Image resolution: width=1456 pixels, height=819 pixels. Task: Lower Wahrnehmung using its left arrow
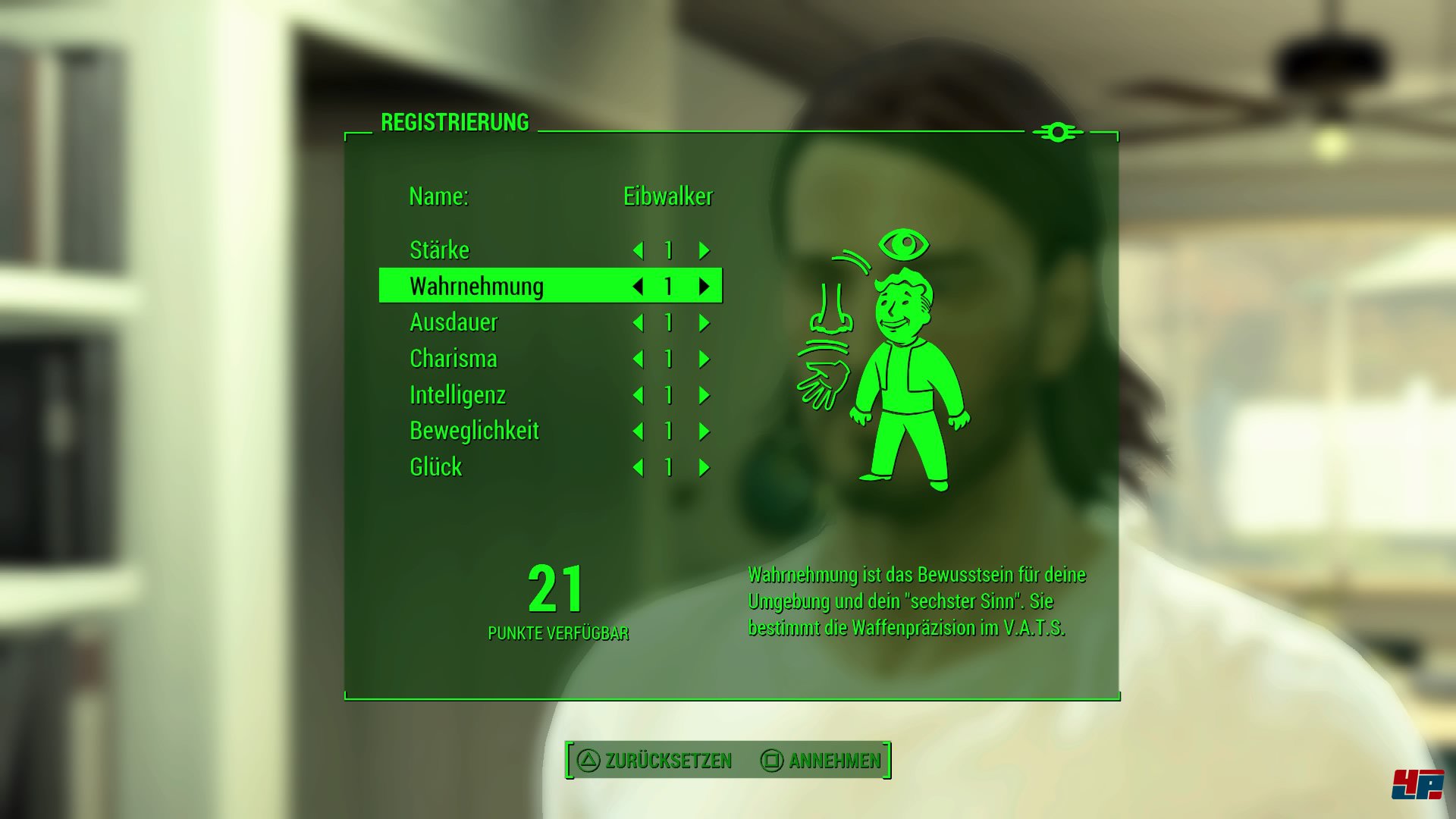tap(638, 287)
